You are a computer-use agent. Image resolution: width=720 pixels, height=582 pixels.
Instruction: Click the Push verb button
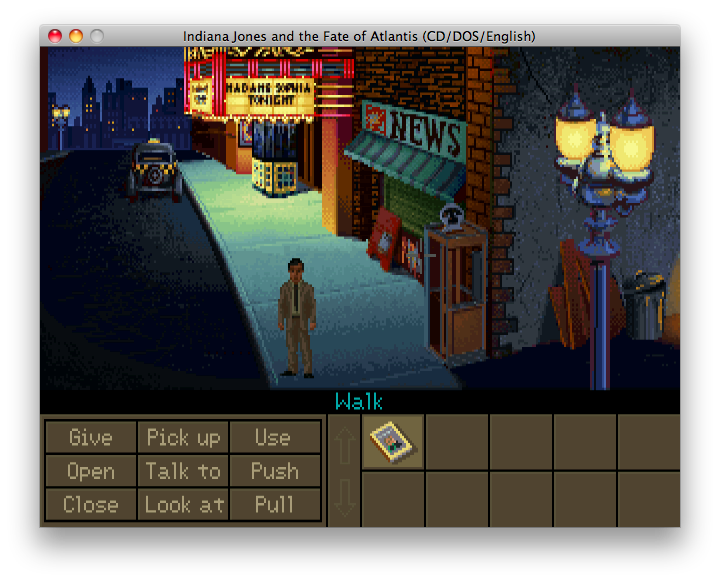pos(273,471)
